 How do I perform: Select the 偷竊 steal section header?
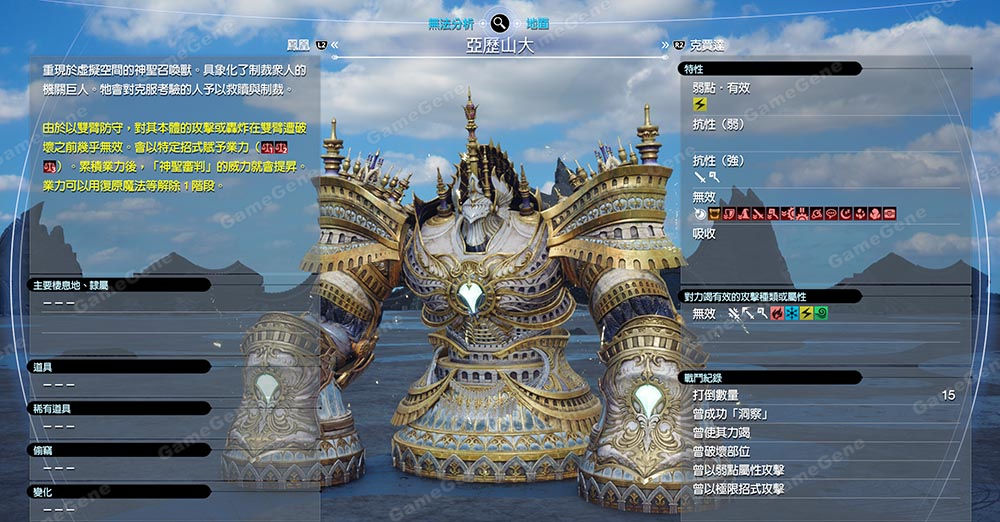118,450
